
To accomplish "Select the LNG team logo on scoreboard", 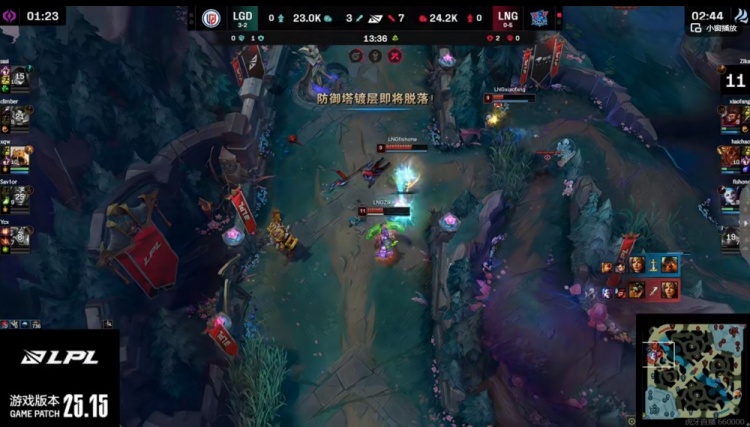I will click(x=539, y=17).
